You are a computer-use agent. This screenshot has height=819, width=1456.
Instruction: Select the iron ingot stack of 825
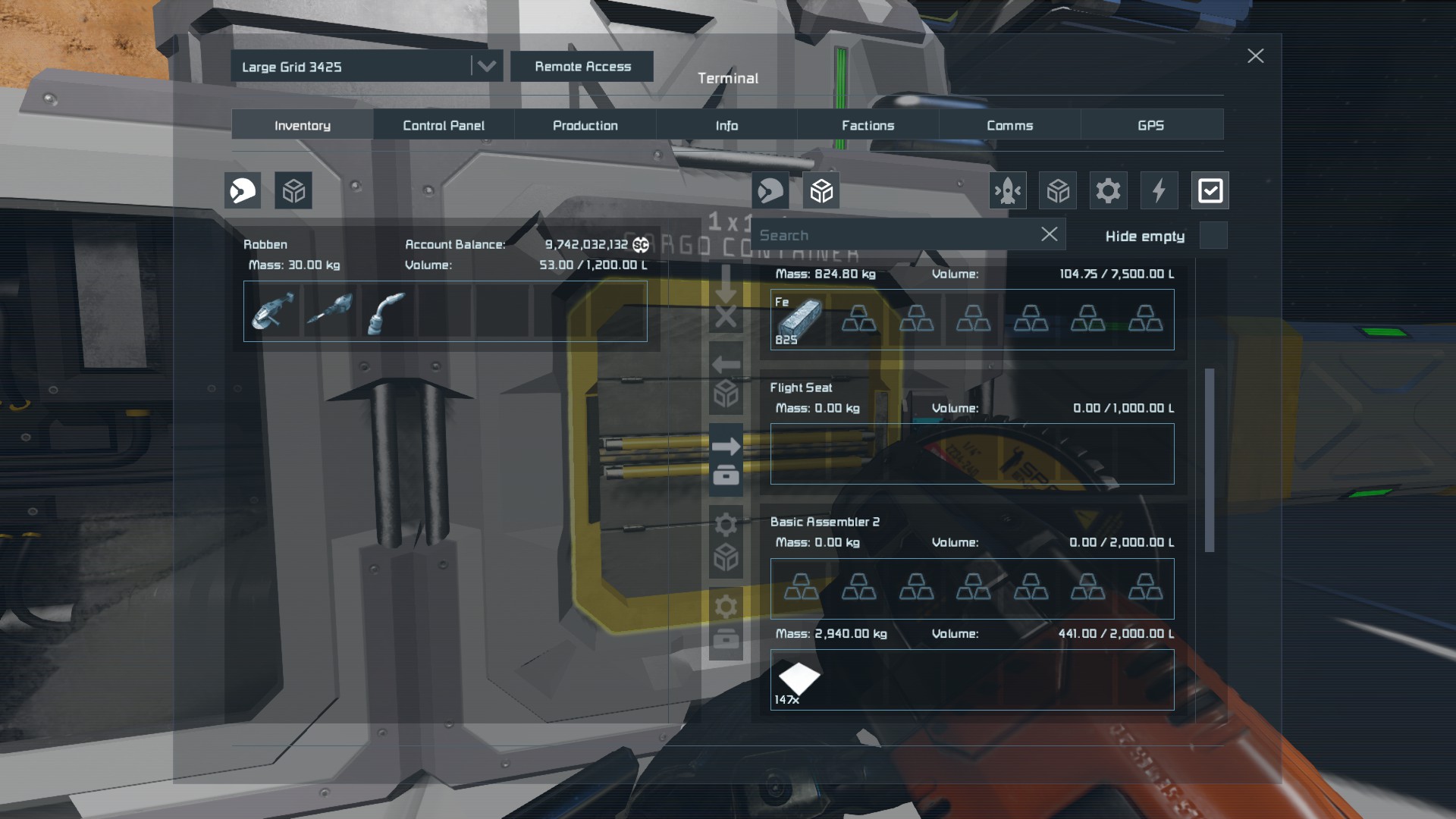pos(799,319)
